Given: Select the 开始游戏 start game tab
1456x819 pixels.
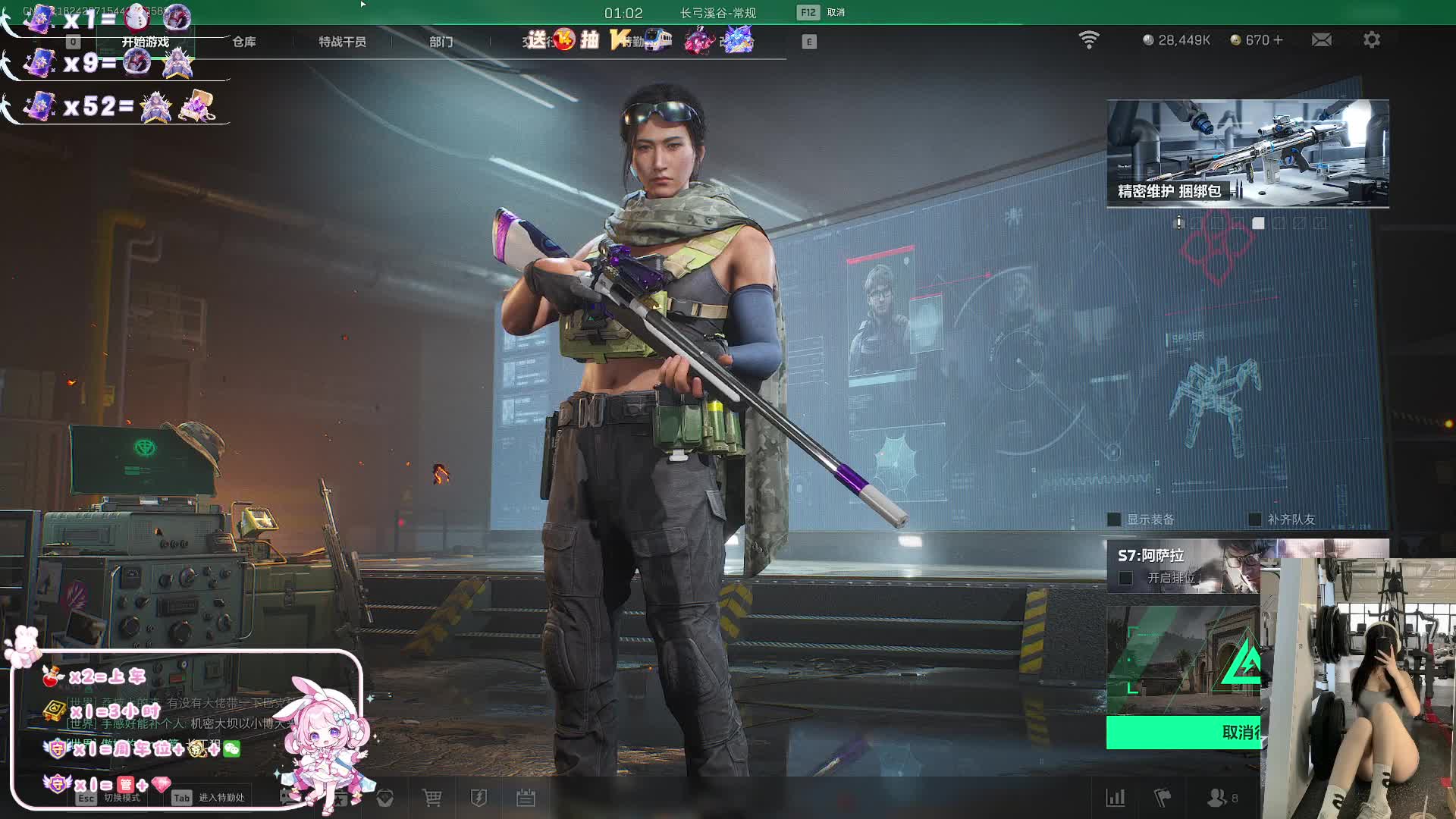Looking at the screenshot, I should pos(146,42).
